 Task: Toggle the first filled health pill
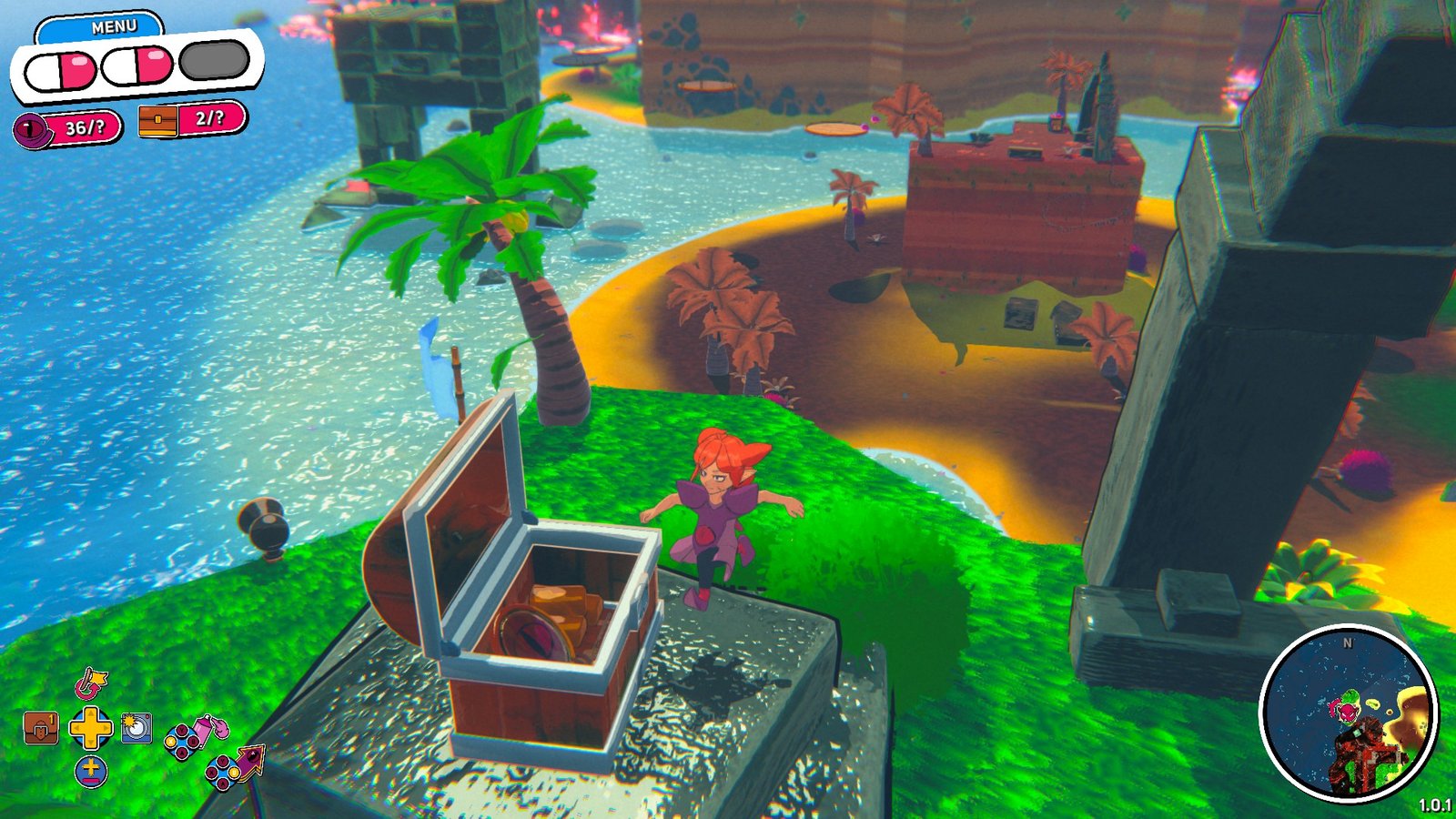(x=60, y=69)
